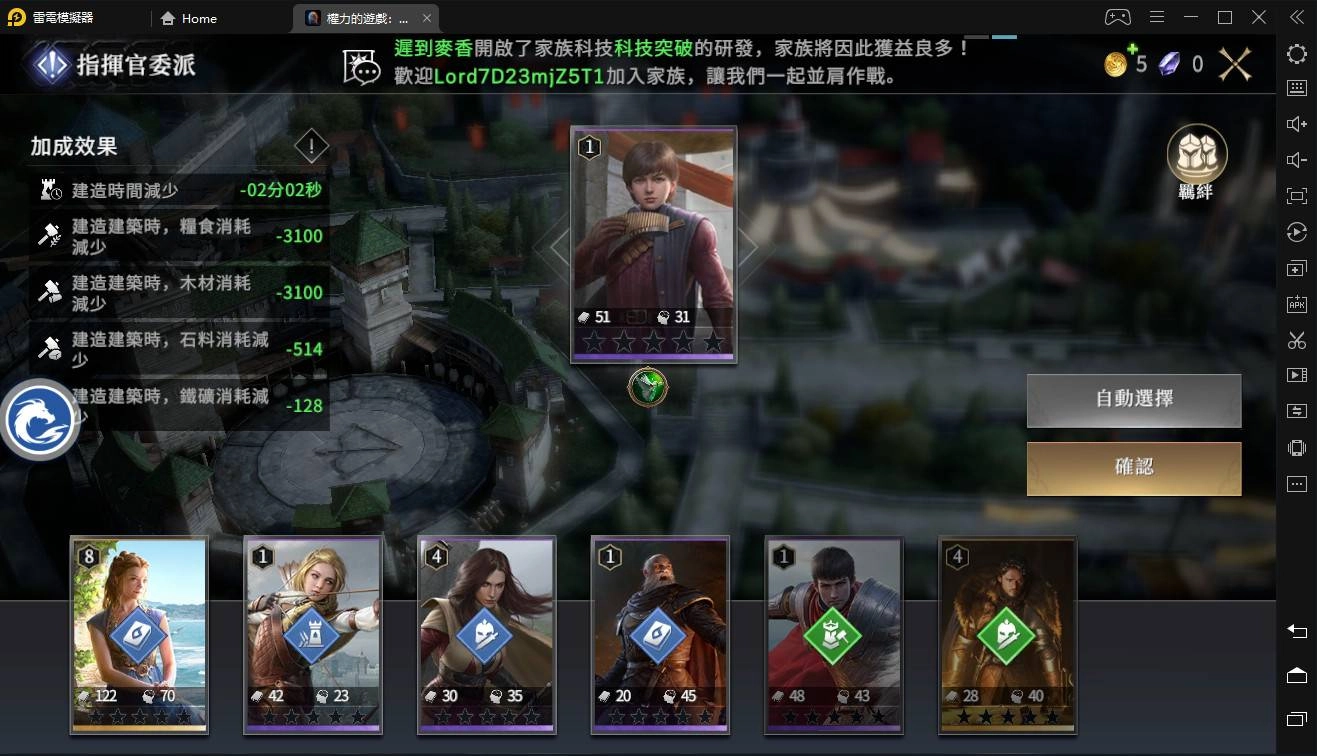1317x756 pixels.
Task: Switch to the Home tab
Action: coord(188,17)
